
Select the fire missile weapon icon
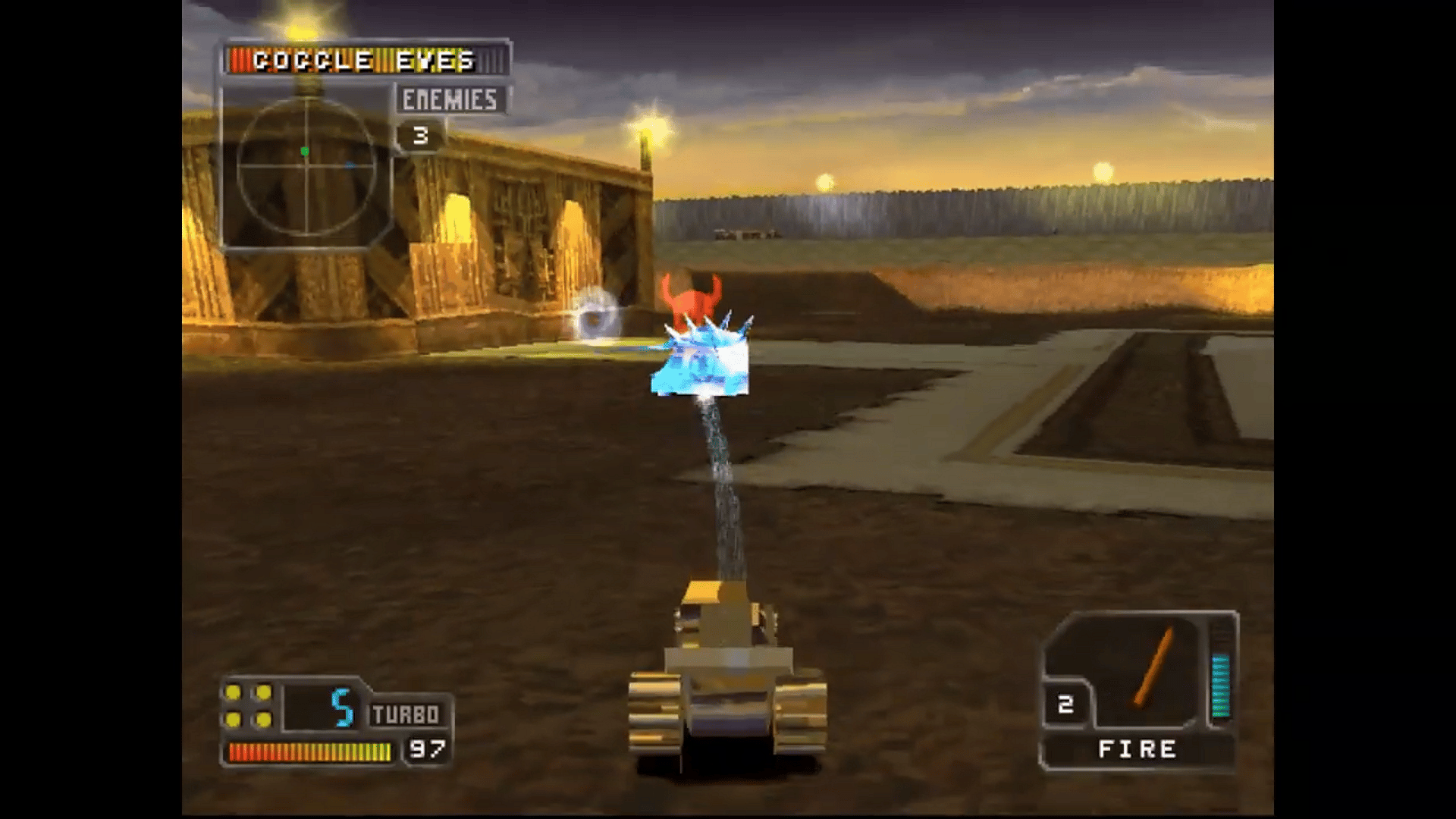[x=1153, y=667]
